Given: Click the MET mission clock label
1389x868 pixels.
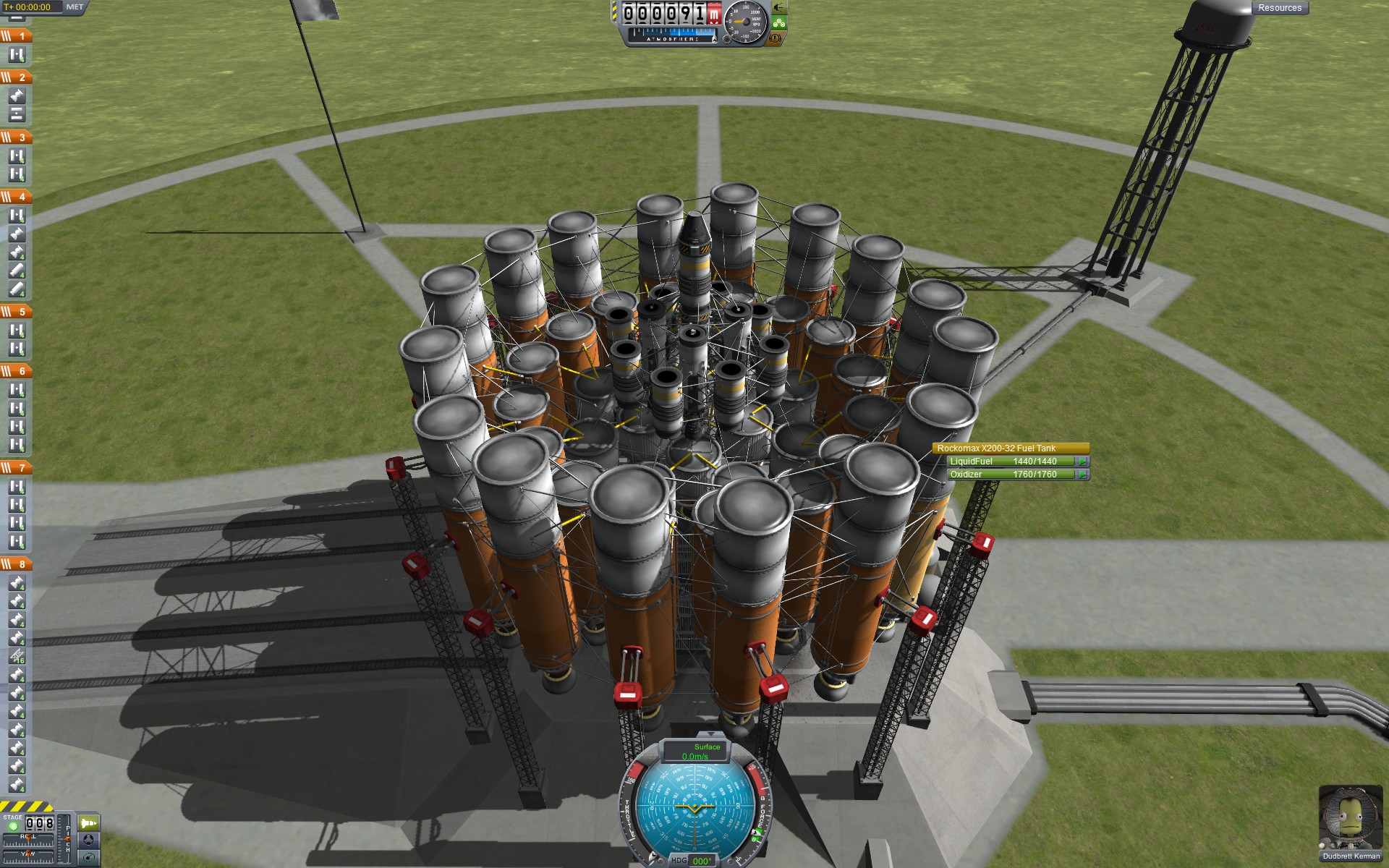Looking at the screenshot, I should click(x=75, y=7).
